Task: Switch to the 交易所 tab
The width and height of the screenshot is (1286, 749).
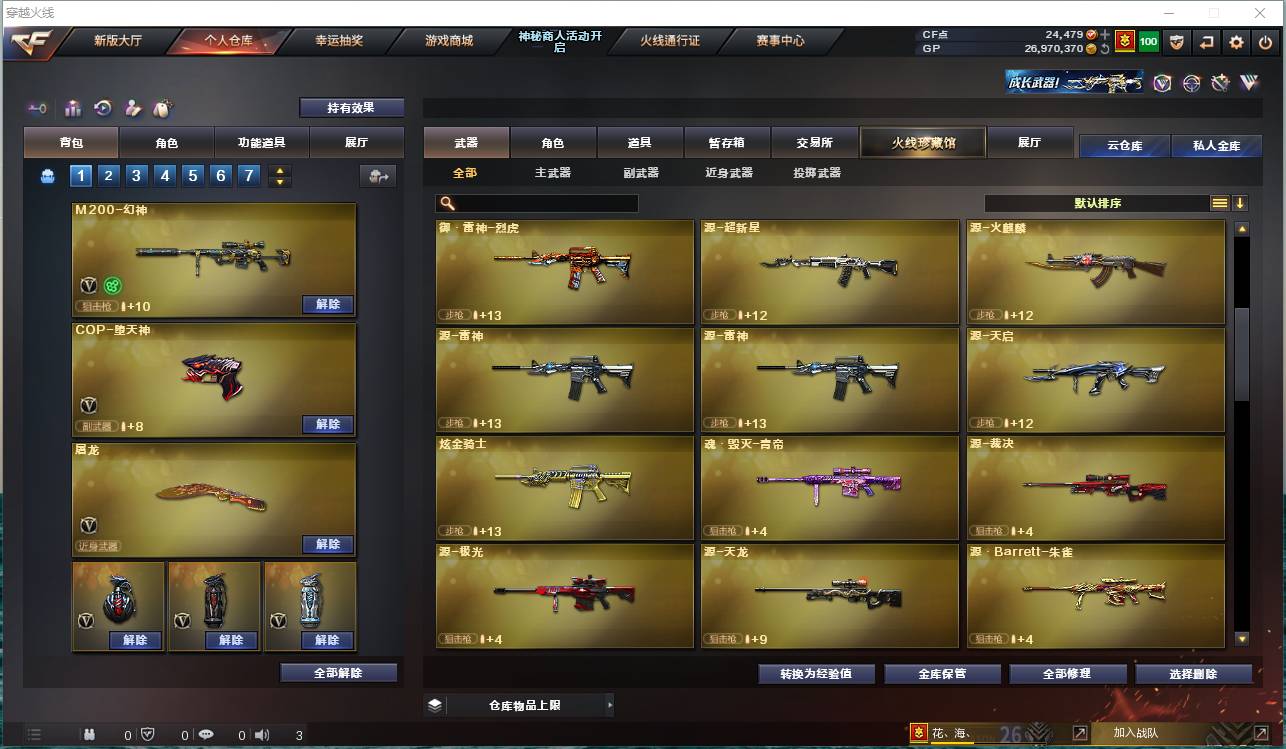Action: pos(814,142)
